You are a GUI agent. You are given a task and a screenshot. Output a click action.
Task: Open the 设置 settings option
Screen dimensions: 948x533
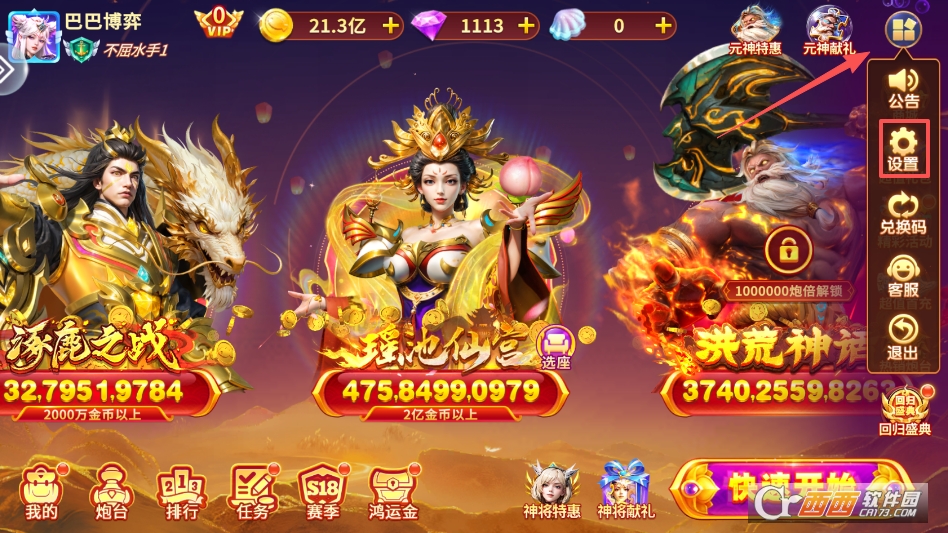tap(903, 149)
